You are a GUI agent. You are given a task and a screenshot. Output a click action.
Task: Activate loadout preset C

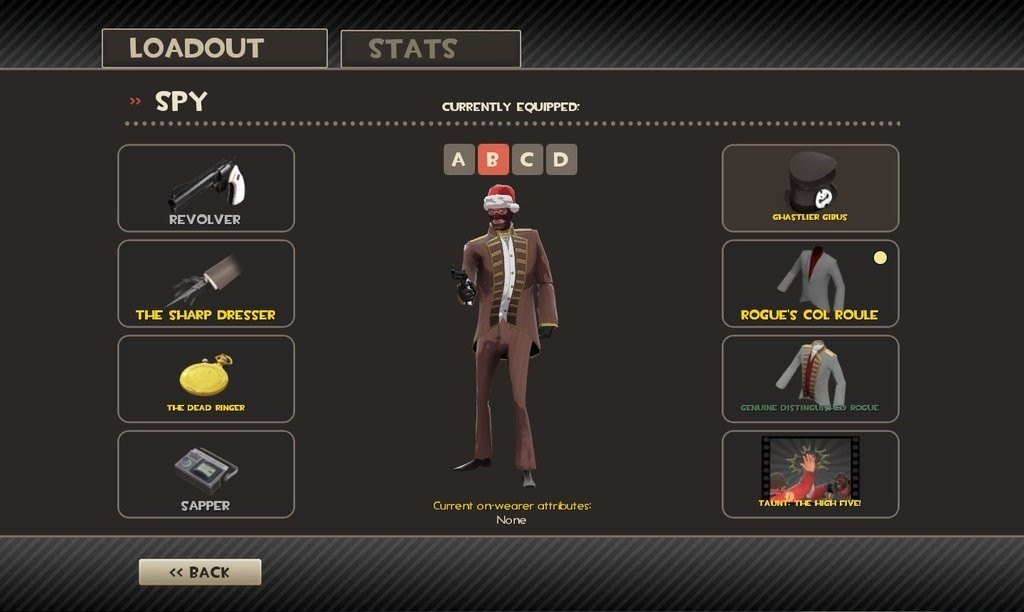[527, 159]
